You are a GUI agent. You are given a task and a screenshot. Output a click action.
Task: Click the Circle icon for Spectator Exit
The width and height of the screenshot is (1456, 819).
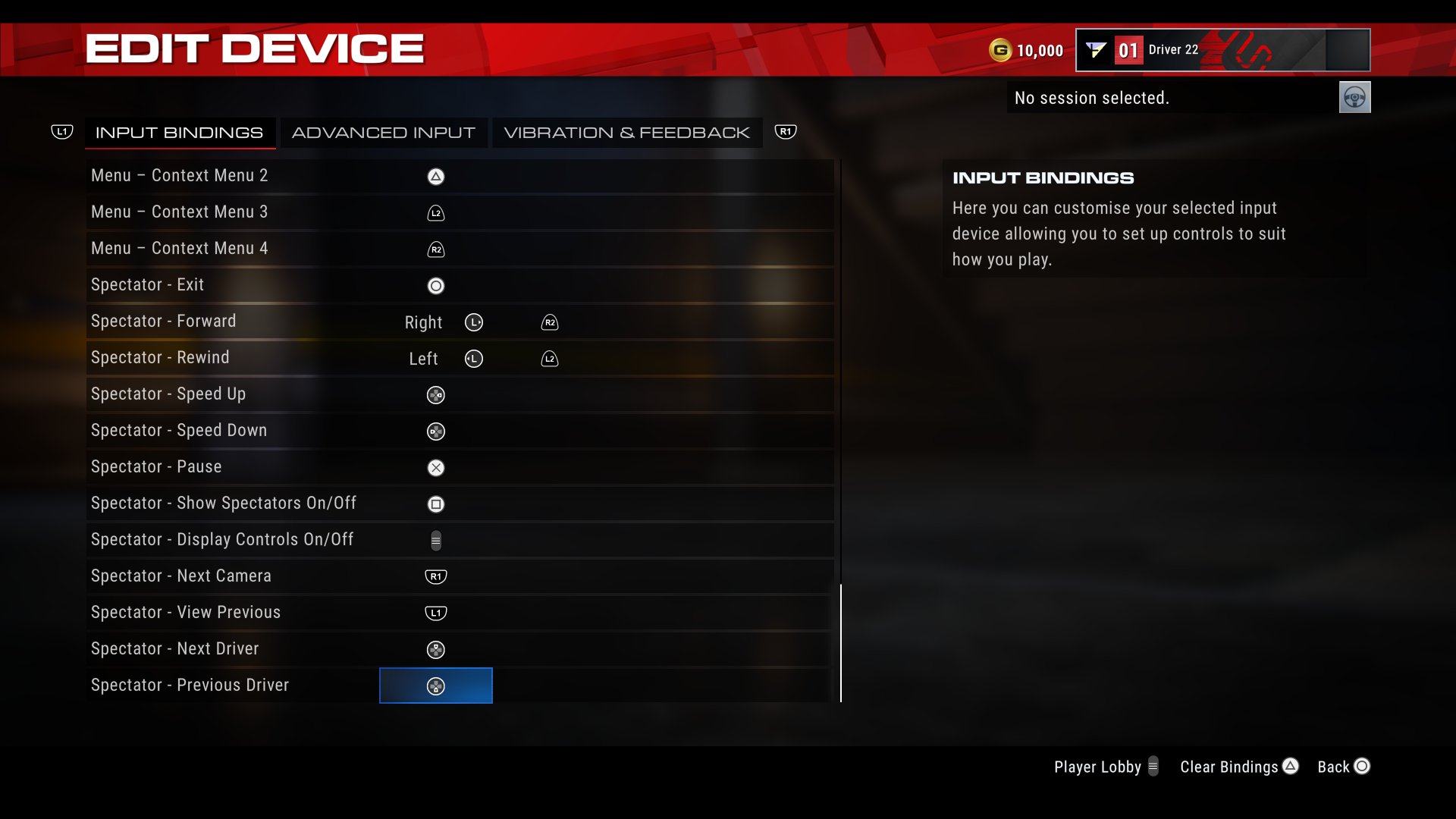[x=436, y=285]
